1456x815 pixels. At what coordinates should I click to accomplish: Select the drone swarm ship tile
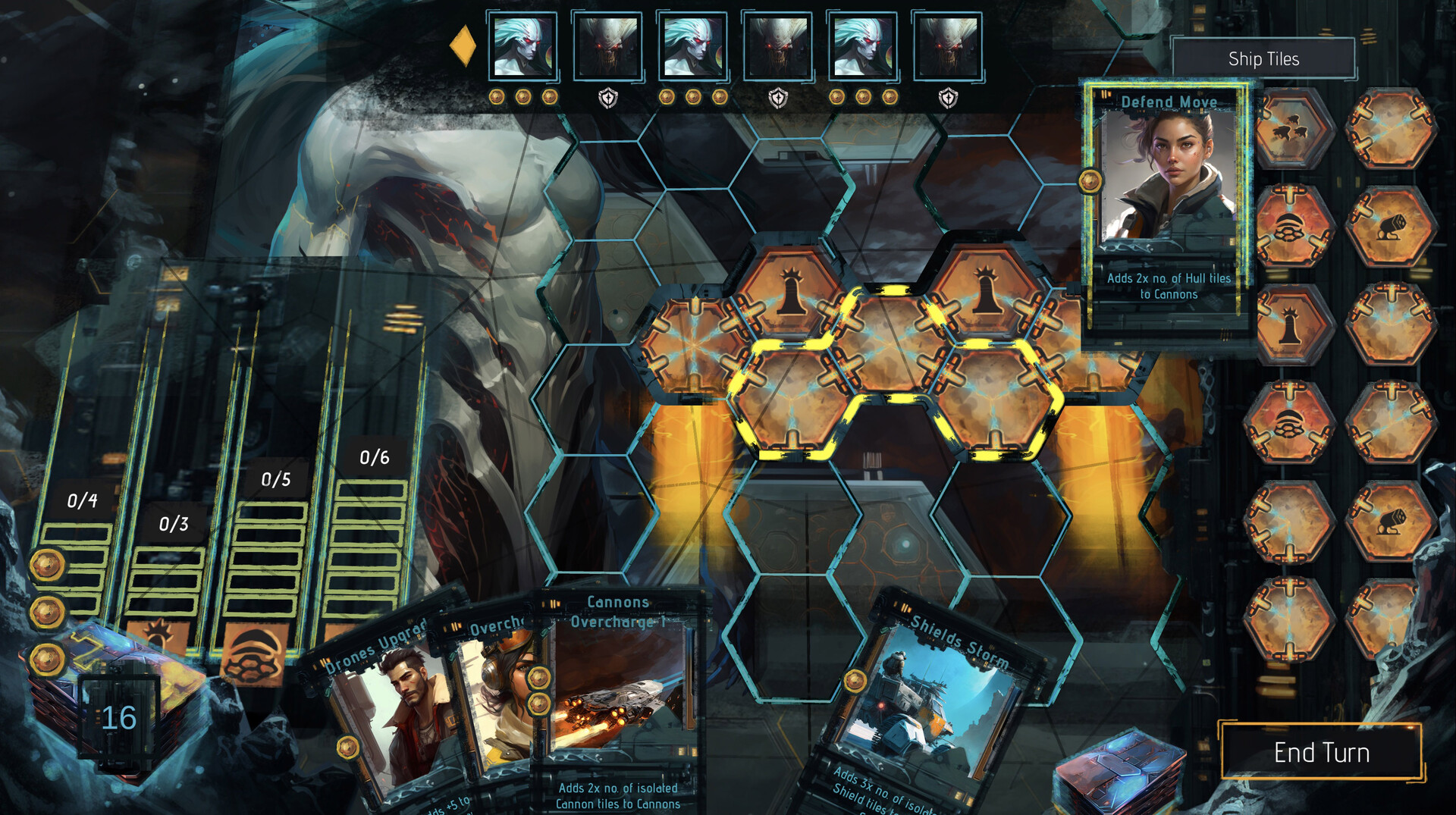pos(1290,127)
